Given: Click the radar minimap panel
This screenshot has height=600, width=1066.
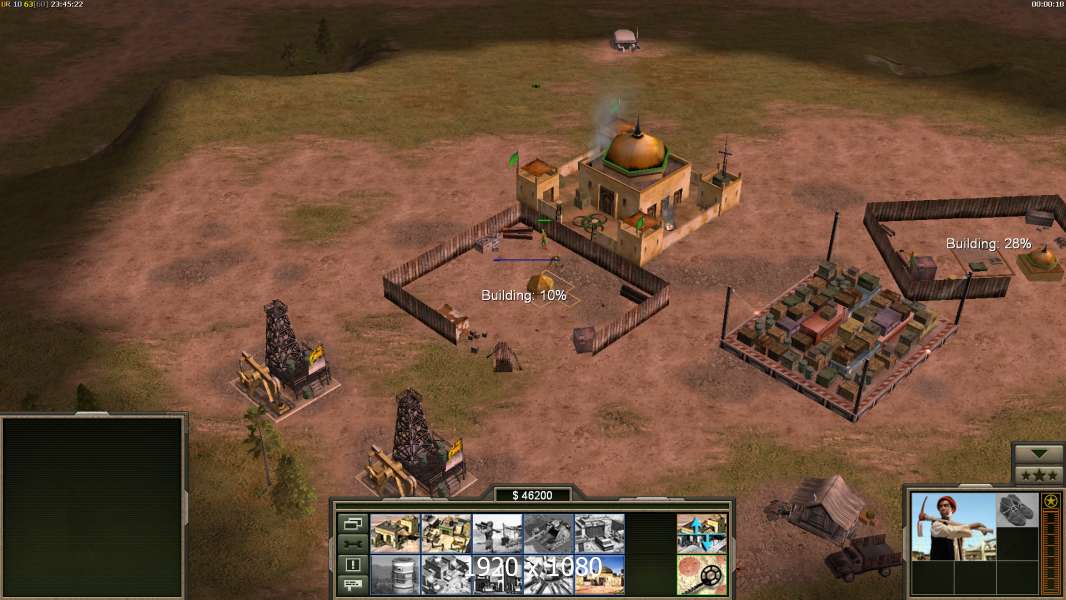Looking at the screenshot, I should (x=93, y=507).
